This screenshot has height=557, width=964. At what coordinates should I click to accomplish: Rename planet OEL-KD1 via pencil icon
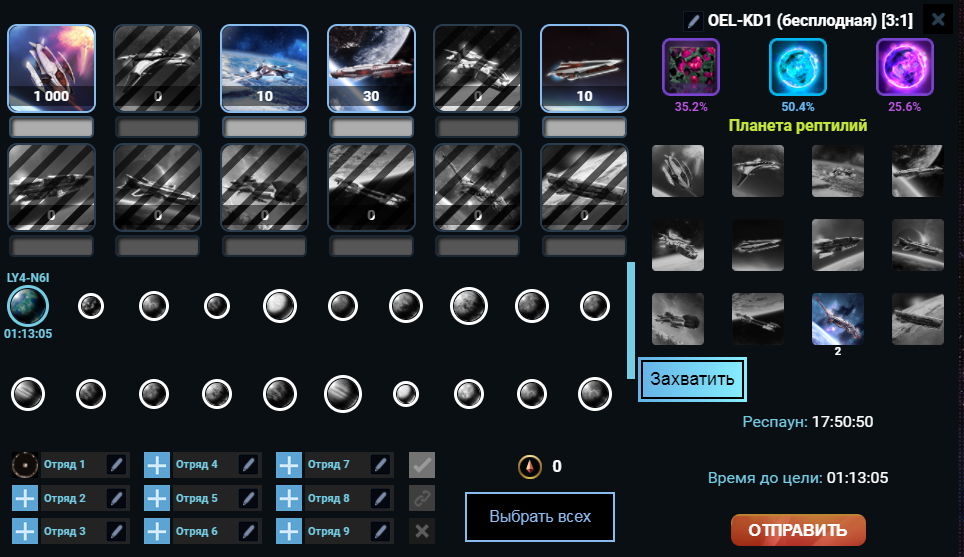point(692,20)
